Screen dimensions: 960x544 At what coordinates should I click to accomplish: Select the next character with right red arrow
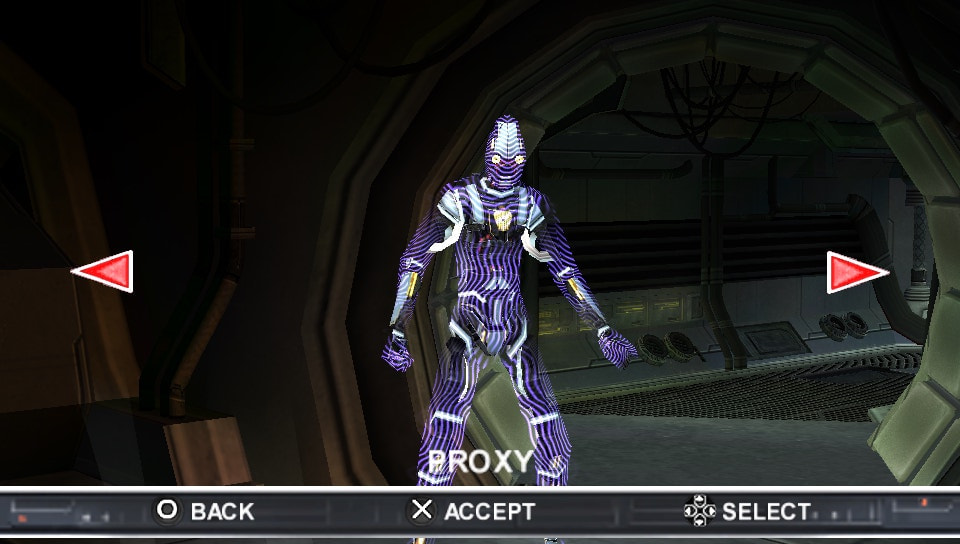(x=854, y=272)
